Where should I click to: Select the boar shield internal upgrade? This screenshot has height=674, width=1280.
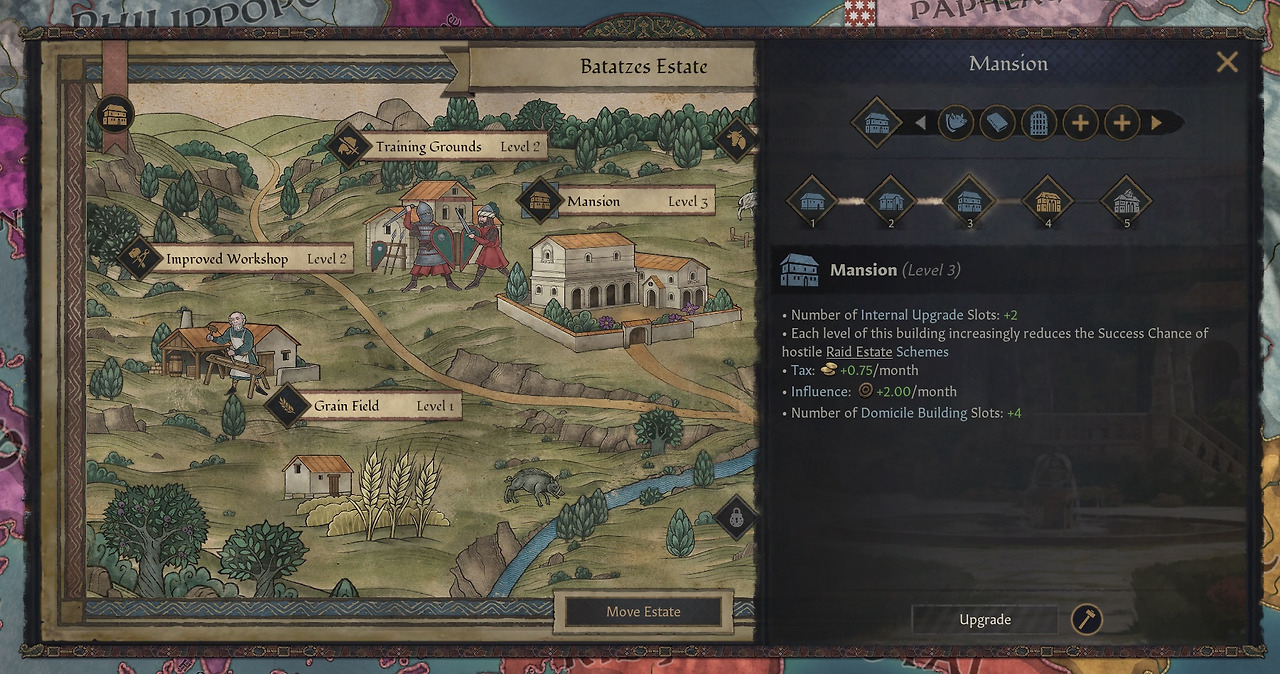tap(956, 123)
